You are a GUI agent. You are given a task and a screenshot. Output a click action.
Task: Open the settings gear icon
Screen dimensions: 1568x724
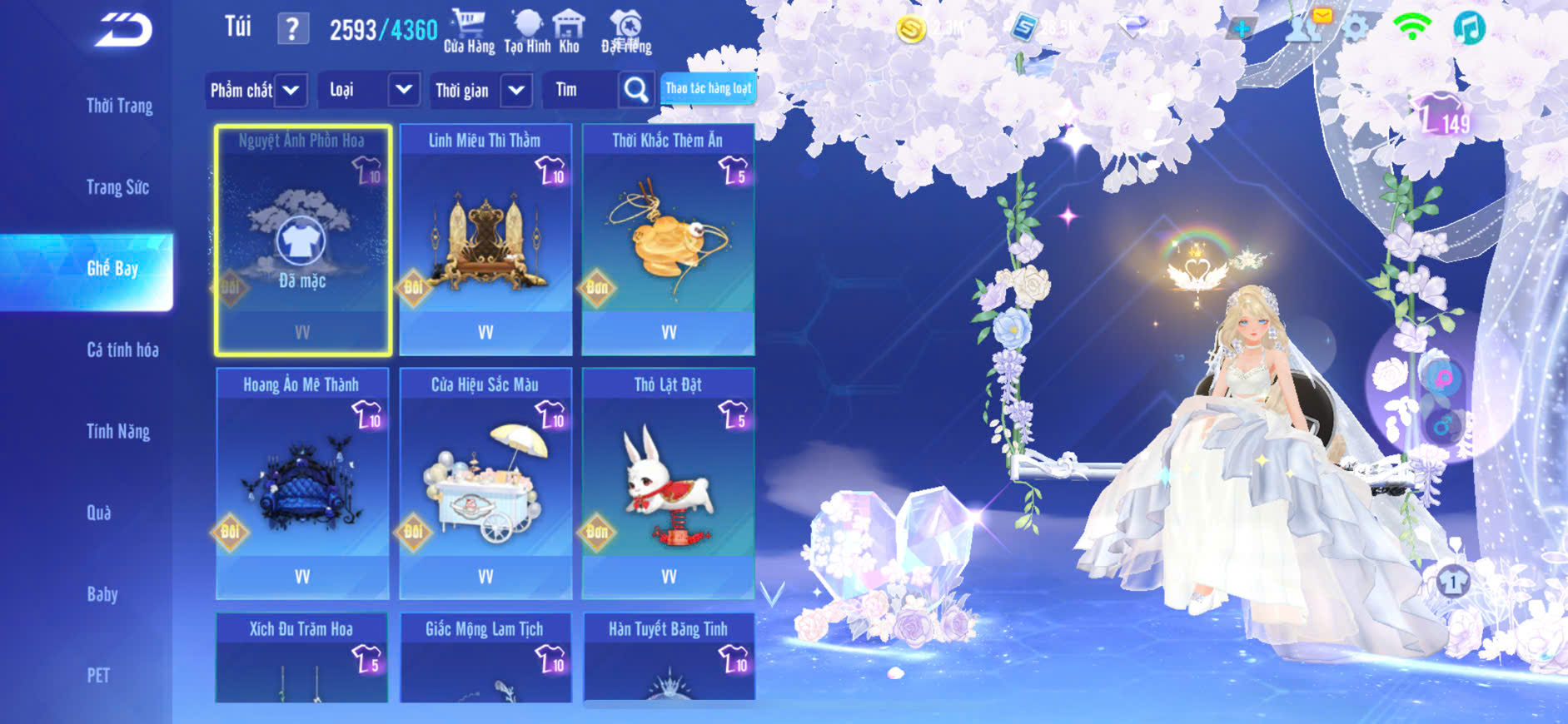pos(1356,29)
